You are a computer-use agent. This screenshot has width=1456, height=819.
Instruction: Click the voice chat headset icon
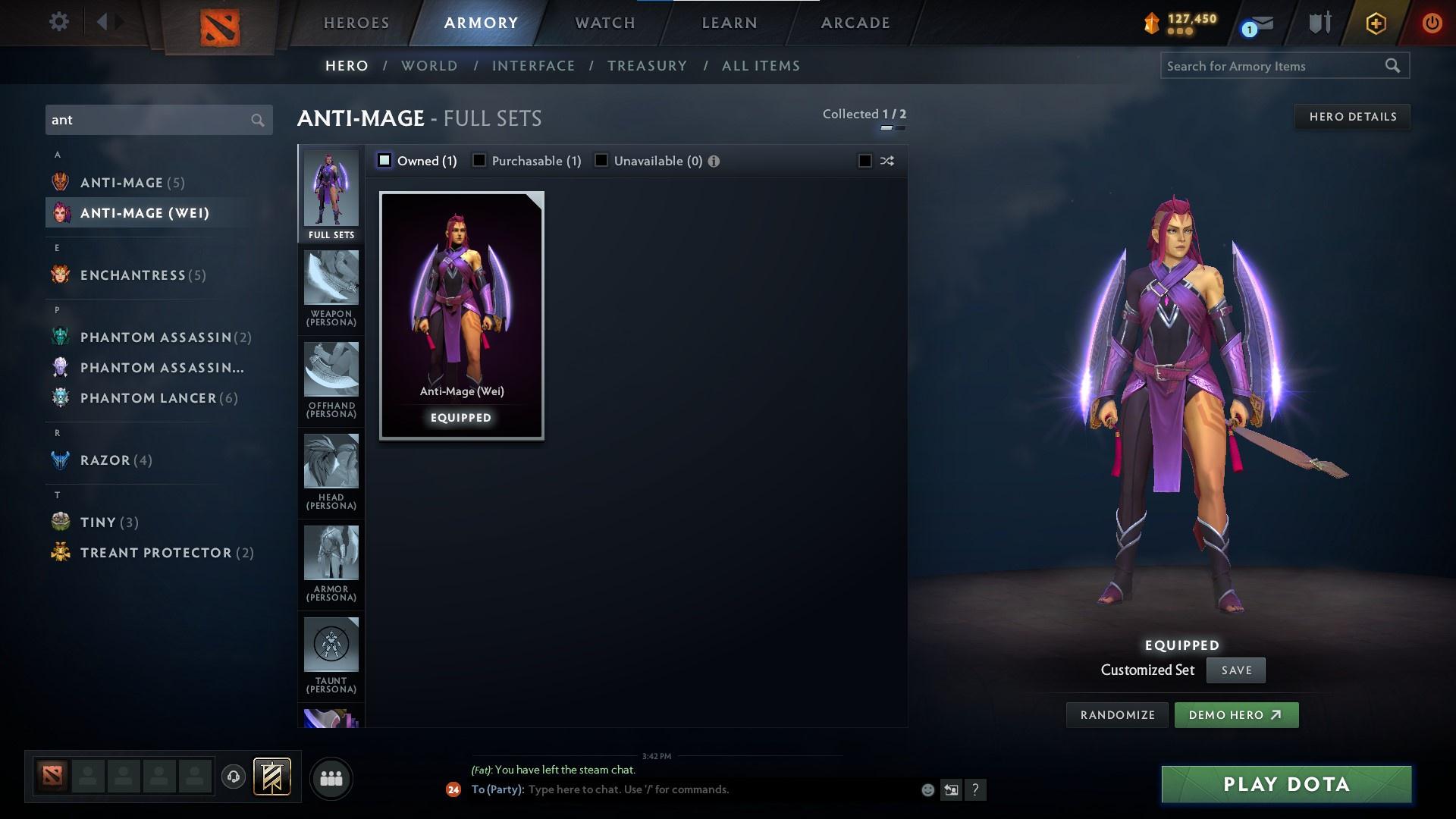coord(233,778)
